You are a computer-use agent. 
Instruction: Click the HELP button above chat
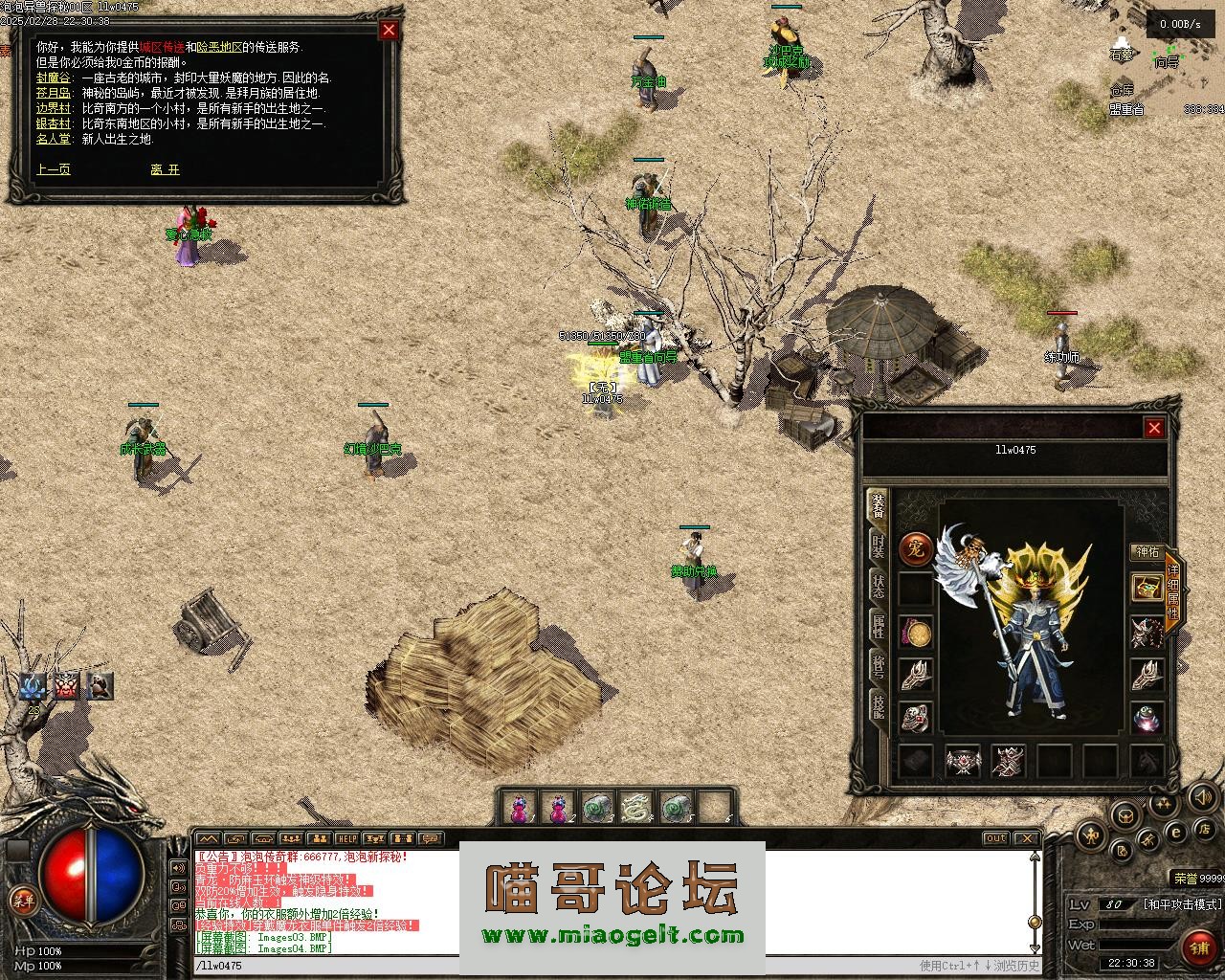click(x=345, y=839)
